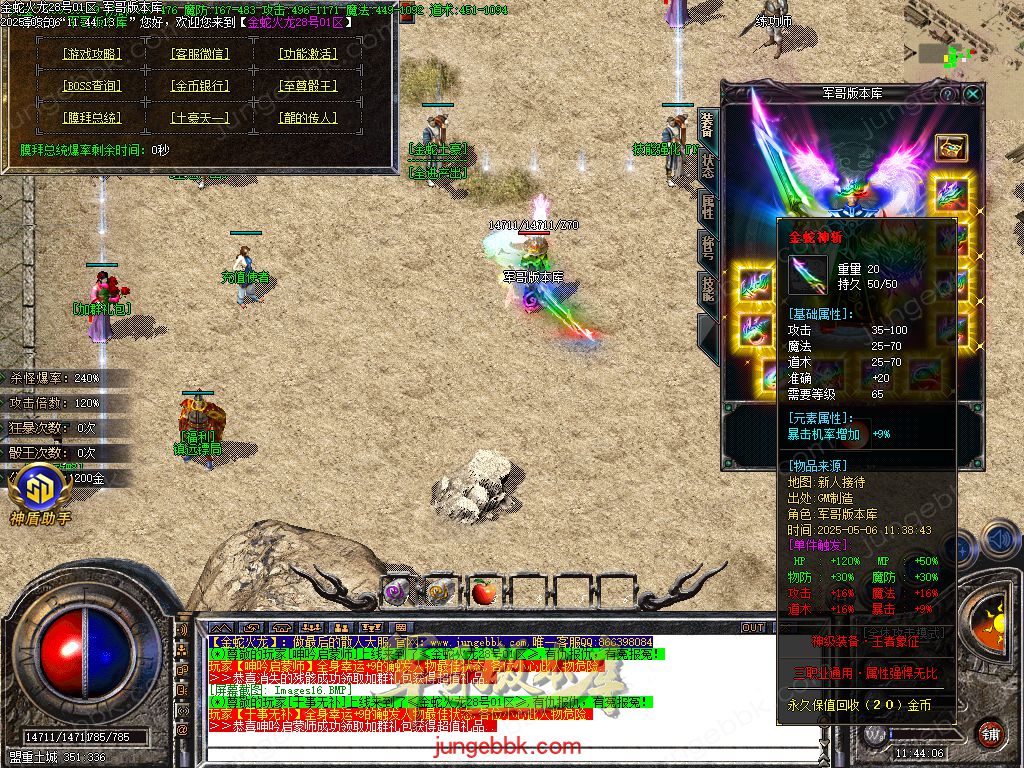Switch to the 状态 status tab
1024x768 pixels.
click(707, 166)
